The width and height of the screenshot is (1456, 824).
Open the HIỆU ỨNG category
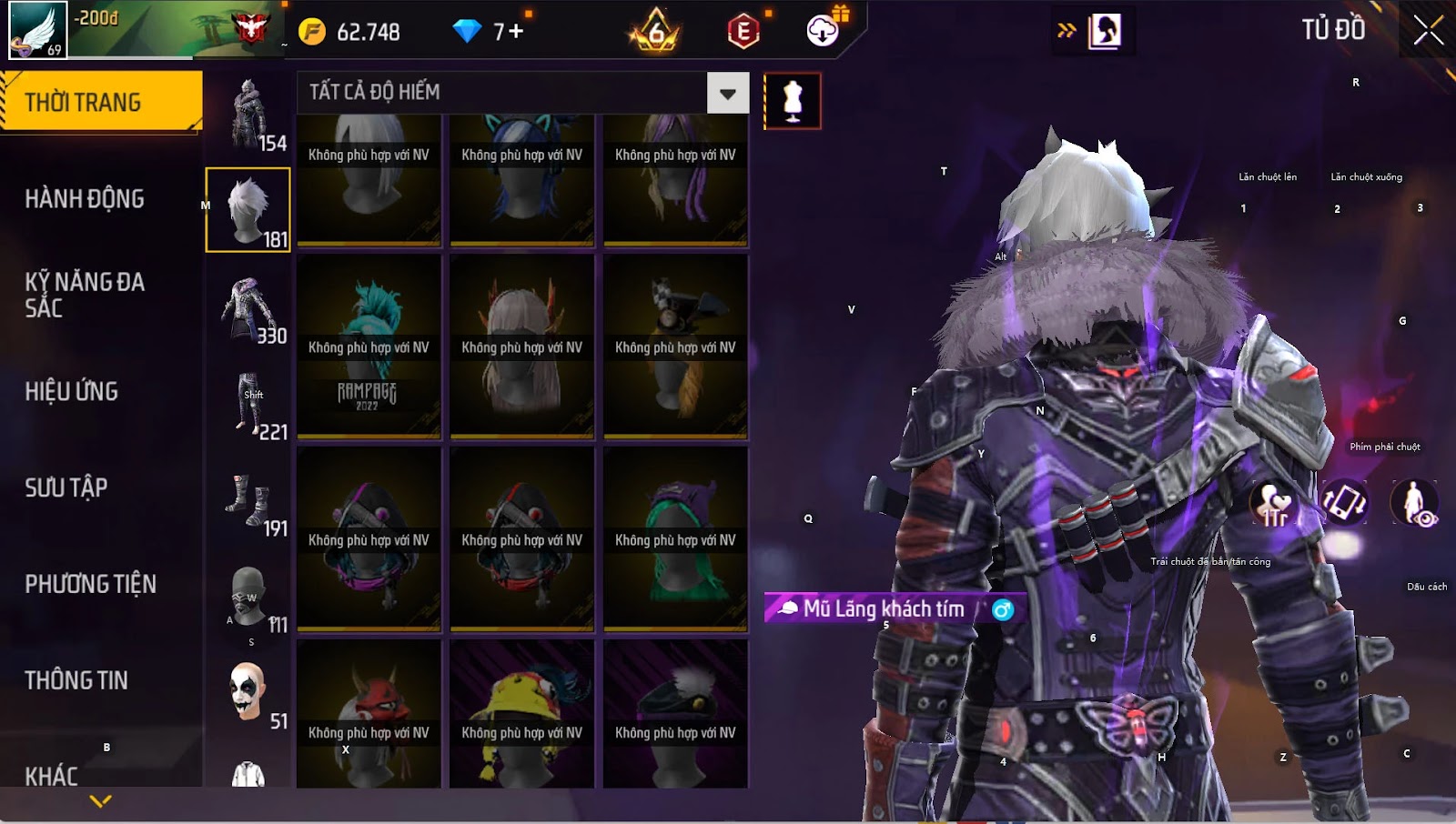[72, 392]
